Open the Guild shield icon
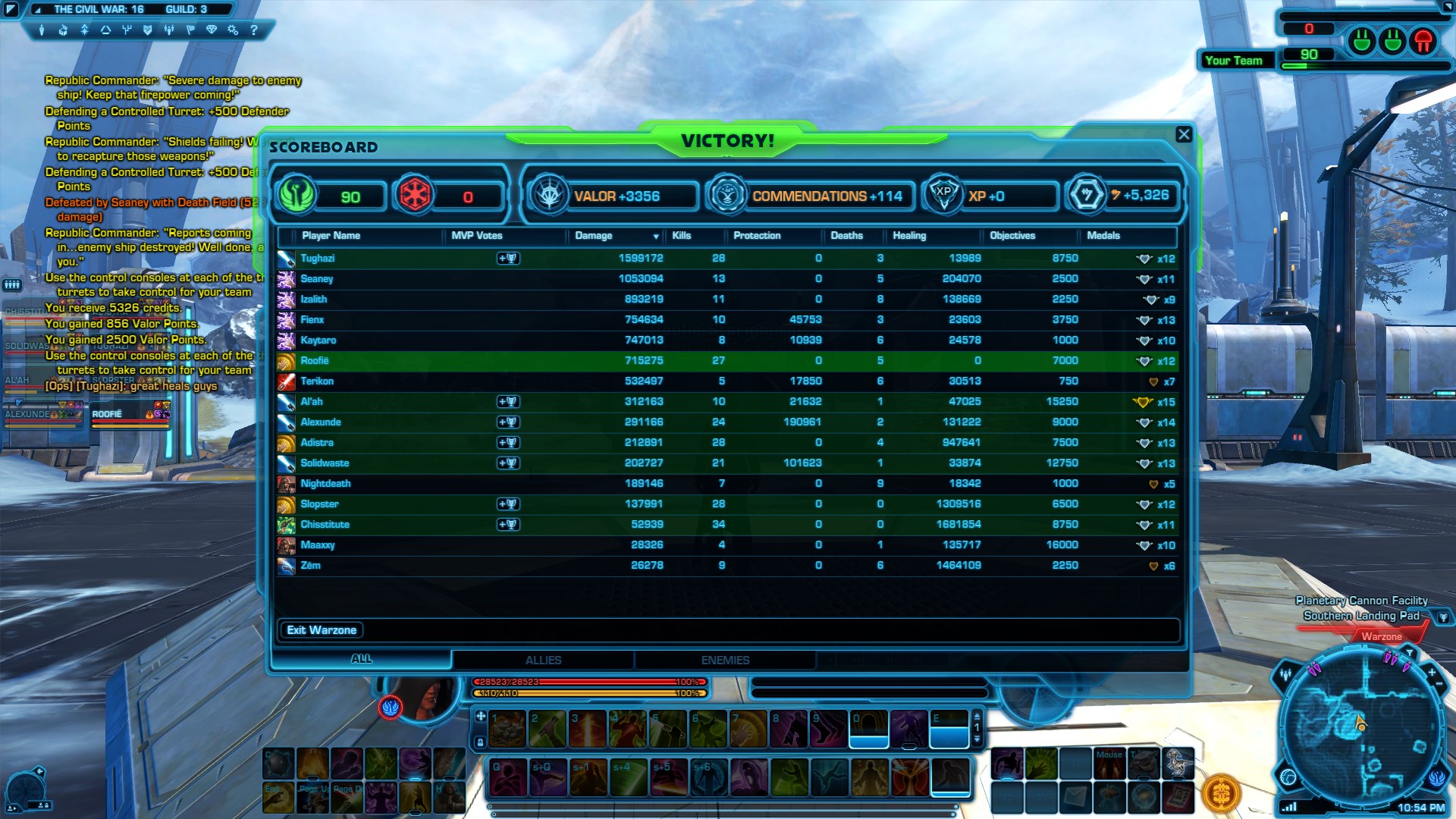This screenshot has width=1456, height=819. [x=148, y=31]
